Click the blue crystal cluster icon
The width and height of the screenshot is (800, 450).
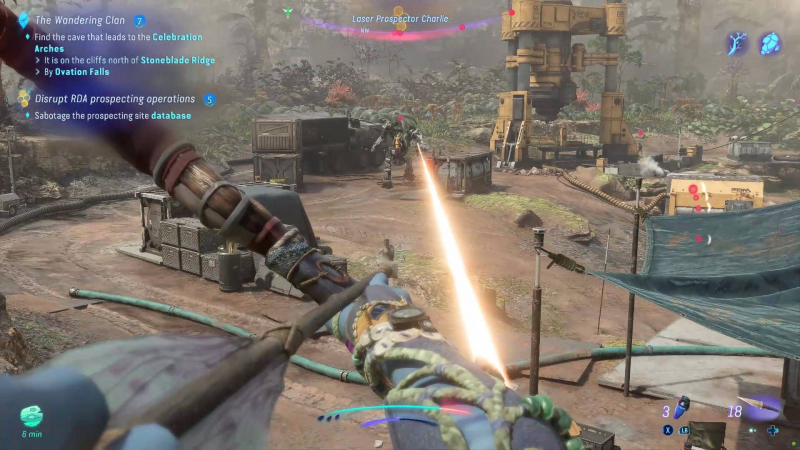[770, 43]
